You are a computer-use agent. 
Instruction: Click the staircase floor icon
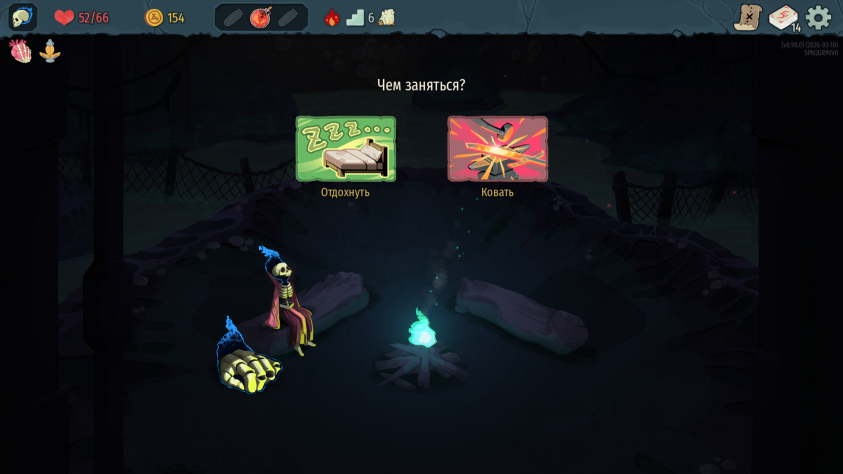pos(355,17)
